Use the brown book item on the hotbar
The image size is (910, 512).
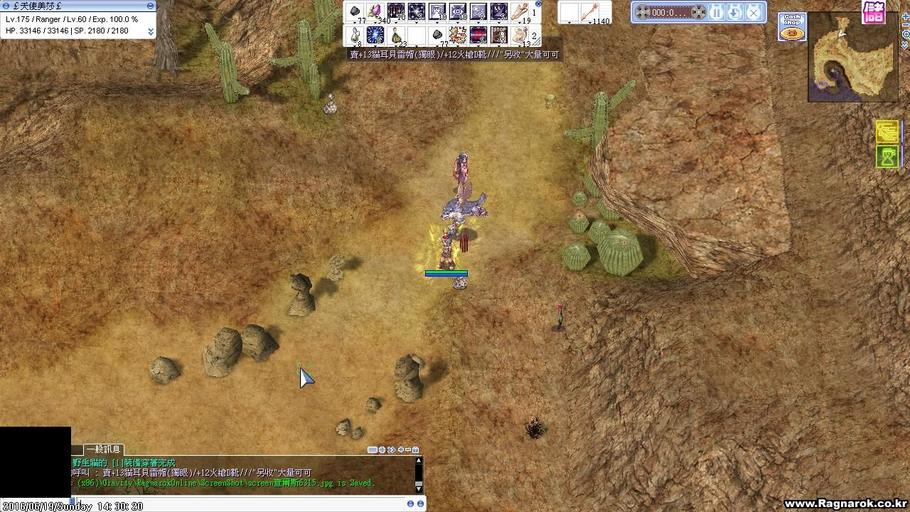pos(499,35)
